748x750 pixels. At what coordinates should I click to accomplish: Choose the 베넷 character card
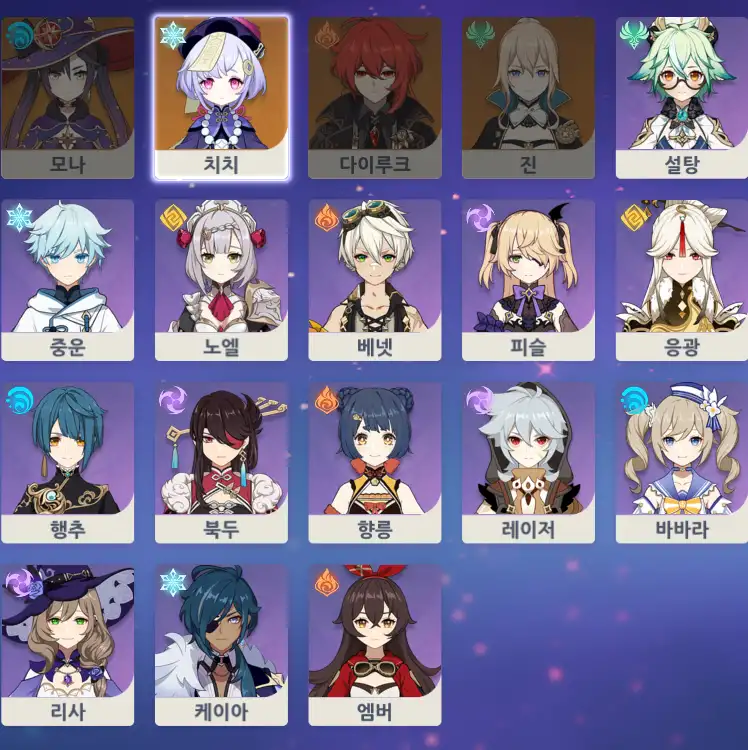[375, 280]
